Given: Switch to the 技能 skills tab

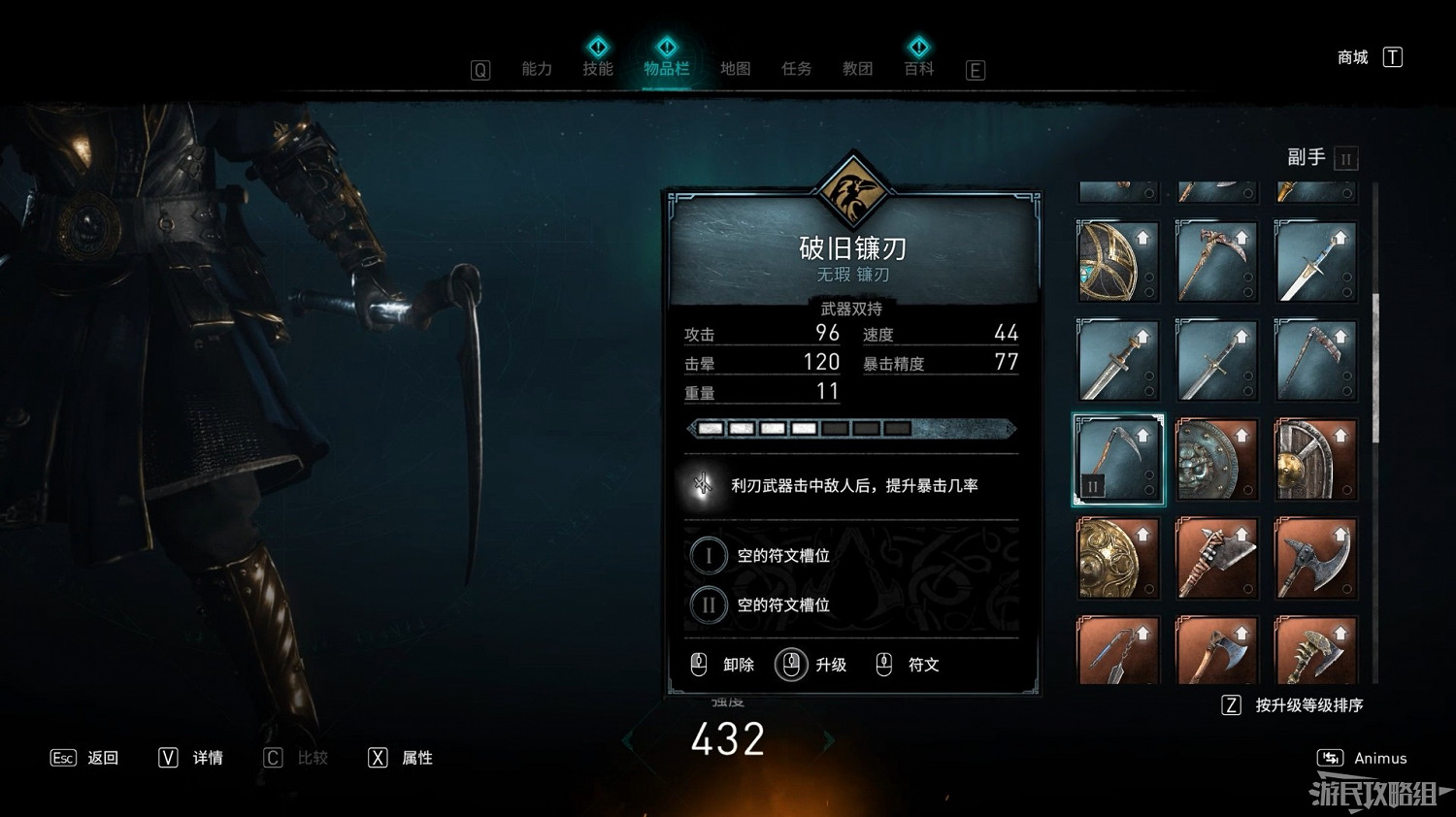Looking at the screenshot, I should tap(599, 69).
